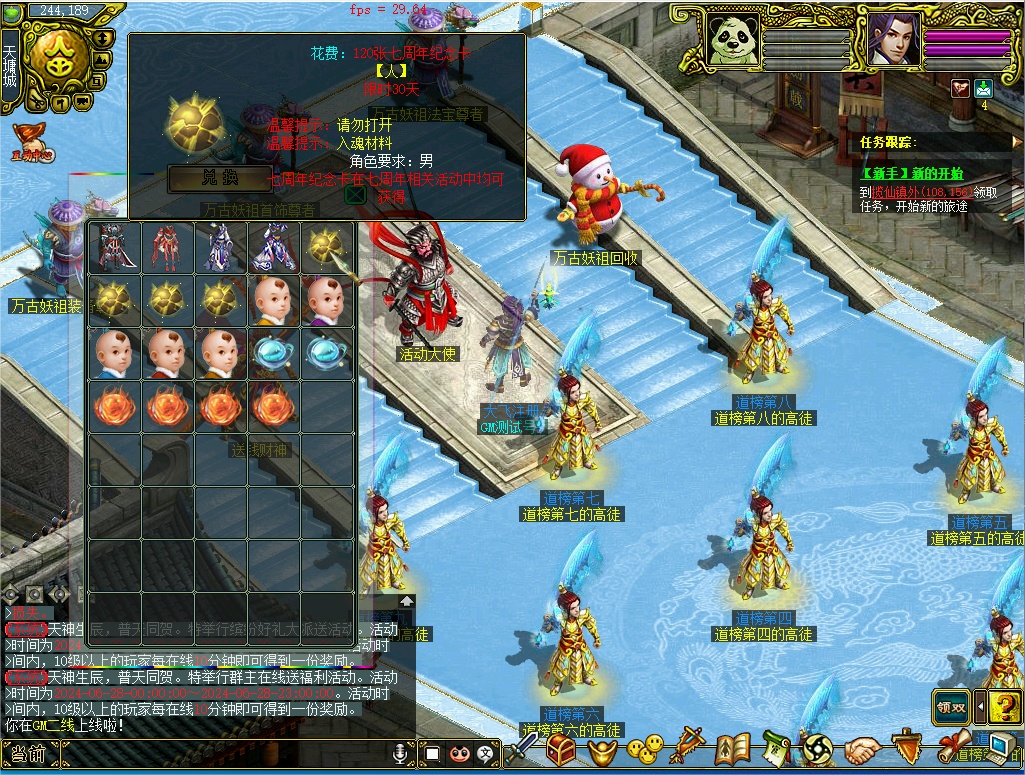
Task: Select the first armored costume item slot
Action: pos(115,246)
